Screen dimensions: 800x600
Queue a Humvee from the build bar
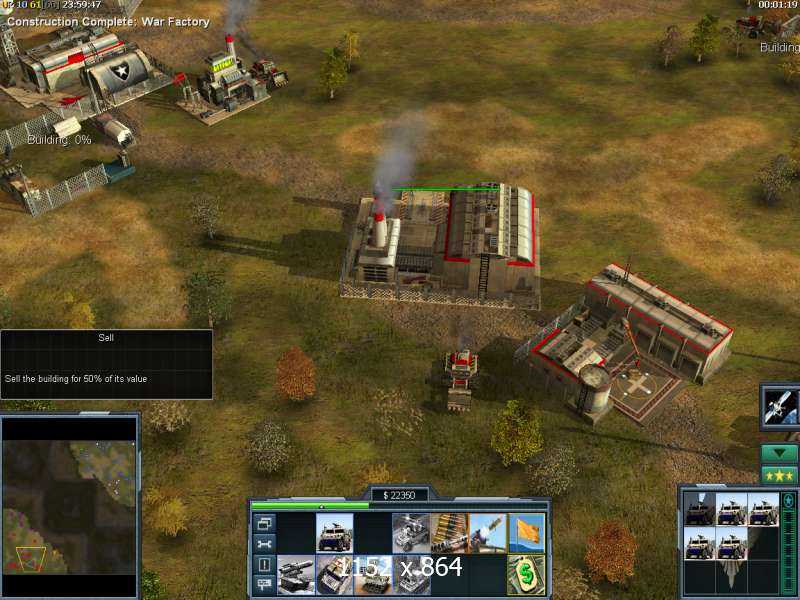334,533
